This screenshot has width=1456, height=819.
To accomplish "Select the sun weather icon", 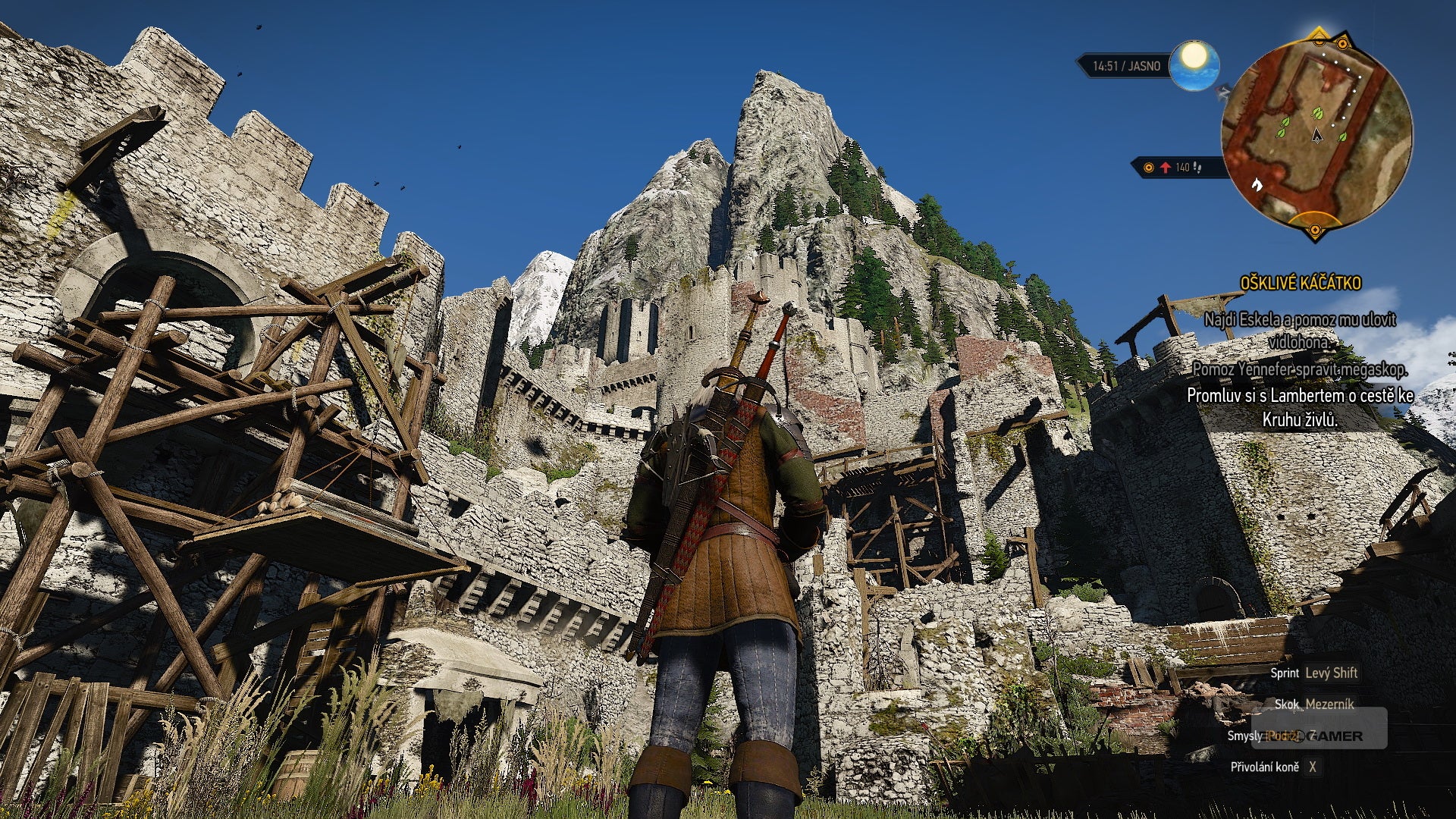I will click(x=1194, y=64).
